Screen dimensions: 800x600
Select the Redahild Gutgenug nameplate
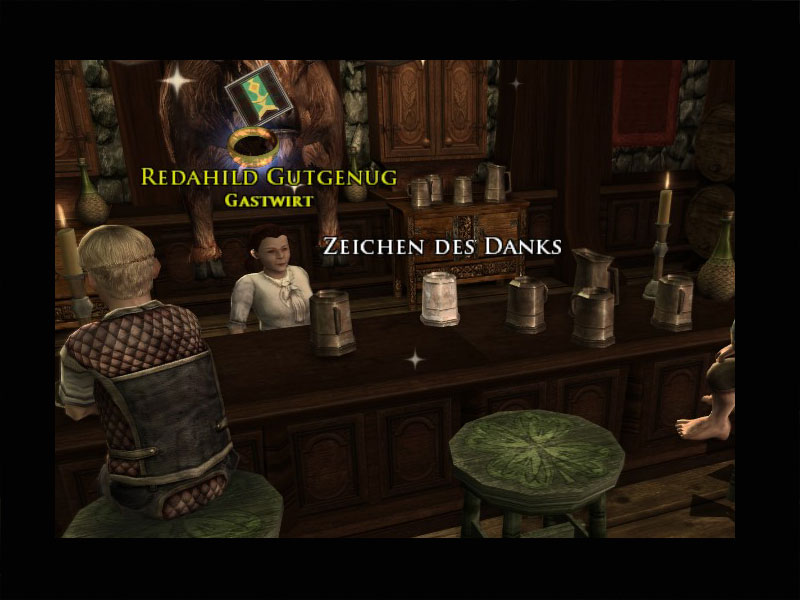click(269, 177)
